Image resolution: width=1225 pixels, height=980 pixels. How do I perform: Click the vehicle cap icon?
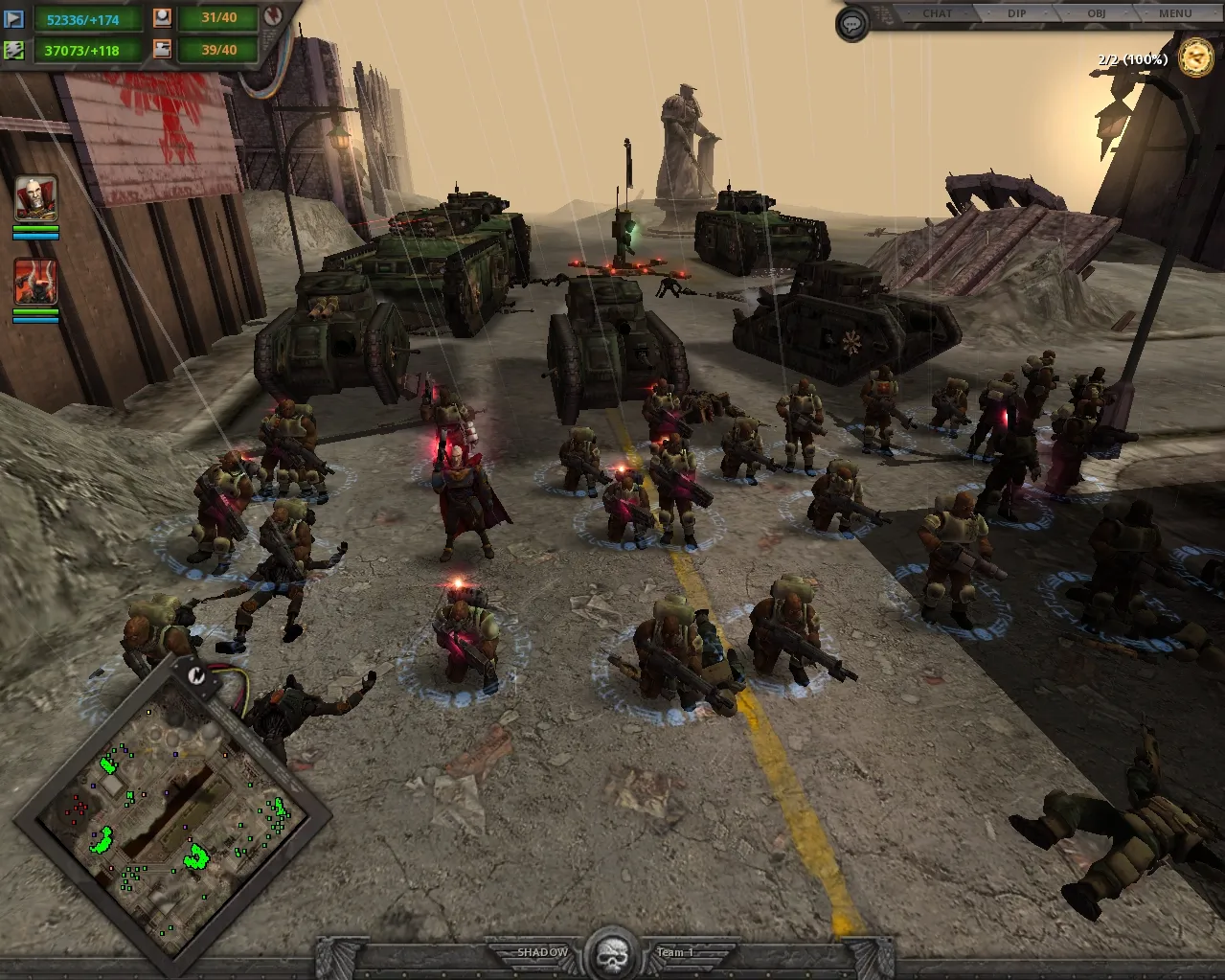[162, 49]
